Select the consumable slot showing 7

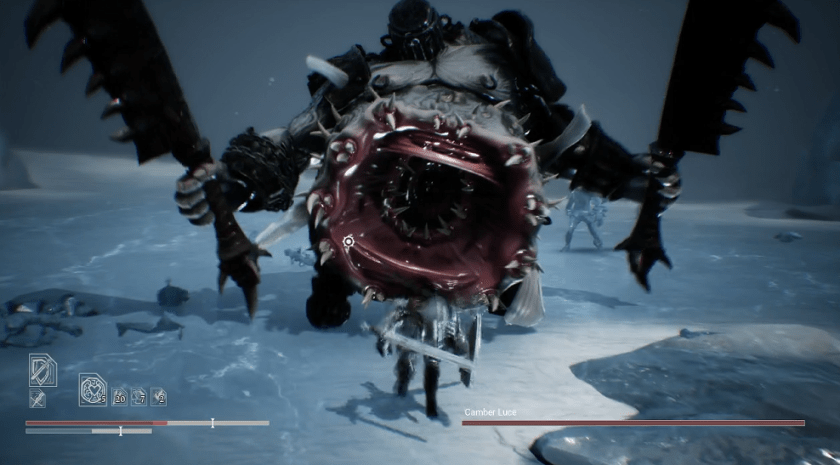coord(139,396)
